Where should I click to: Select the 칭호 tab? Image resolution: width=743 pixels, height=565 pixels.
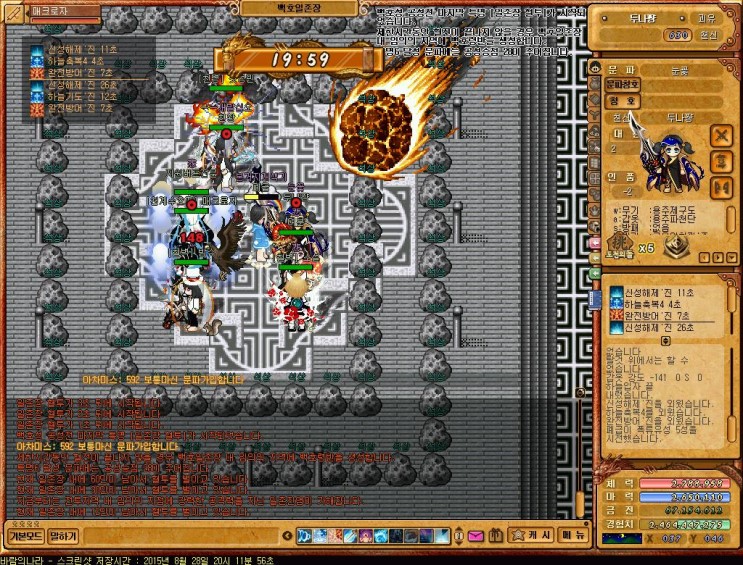[x=622, y=100]
